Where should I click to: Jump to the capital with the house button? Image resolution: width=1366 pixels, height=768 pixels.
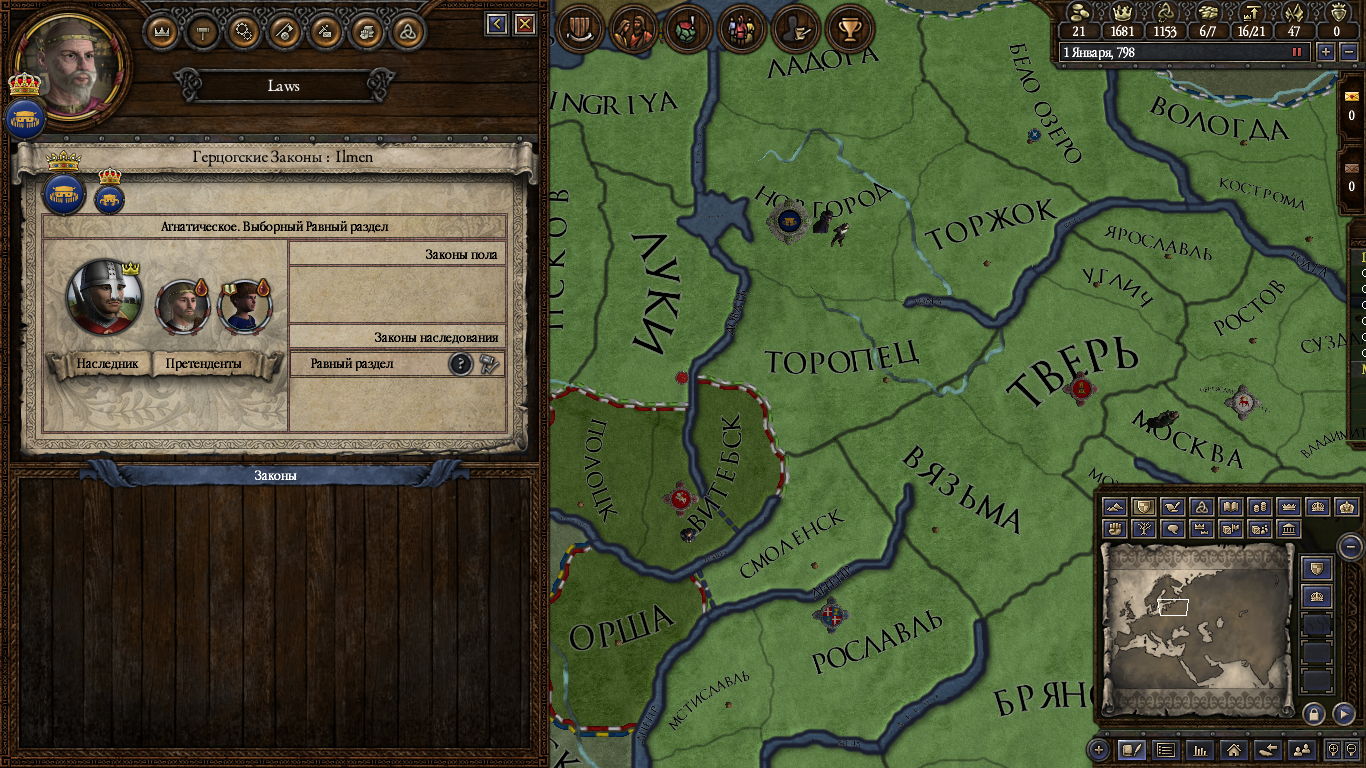click(x=1234, y=749)
